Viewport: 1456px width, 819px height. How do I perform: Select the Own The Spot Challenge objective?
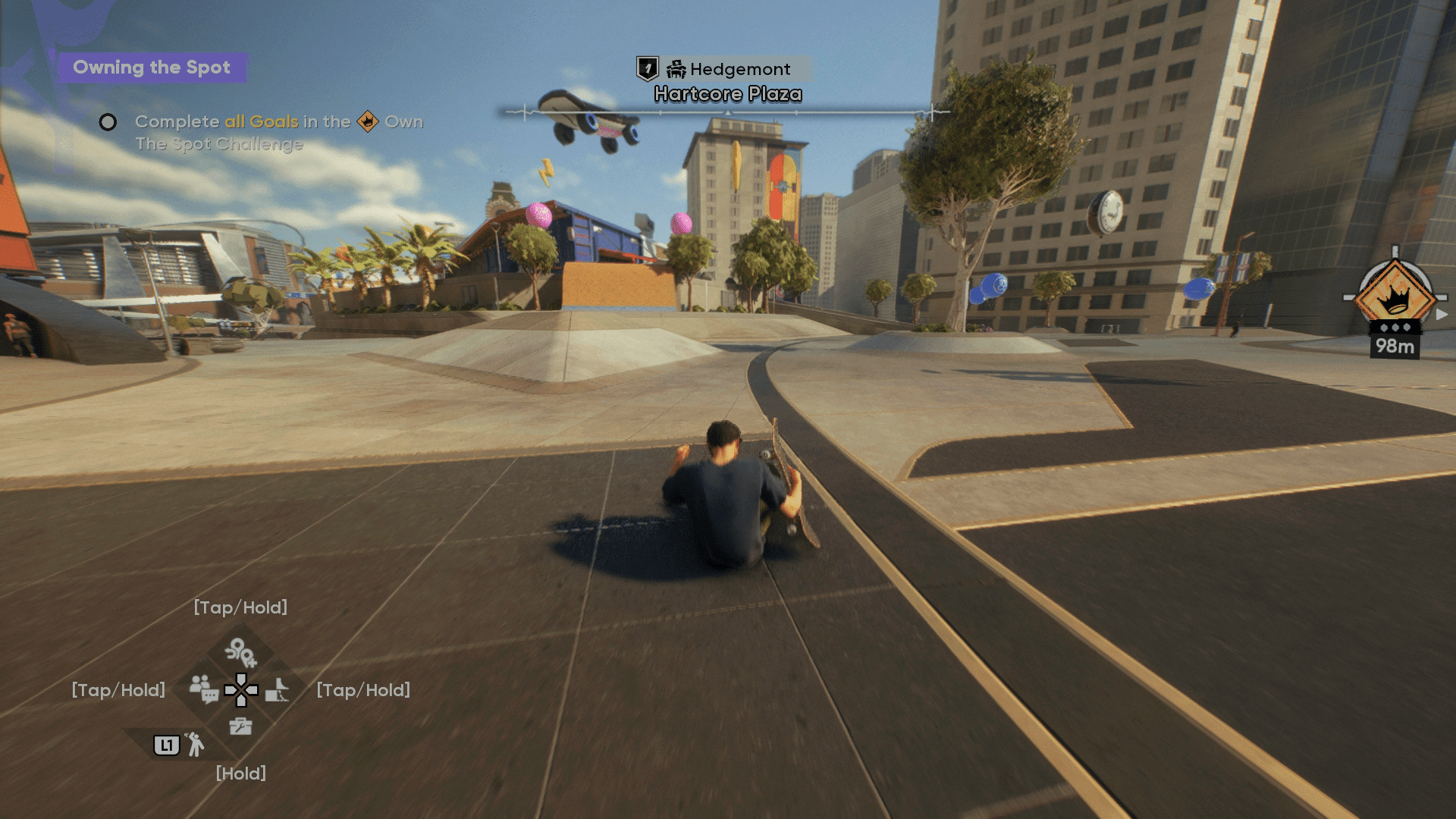[261, 132]
